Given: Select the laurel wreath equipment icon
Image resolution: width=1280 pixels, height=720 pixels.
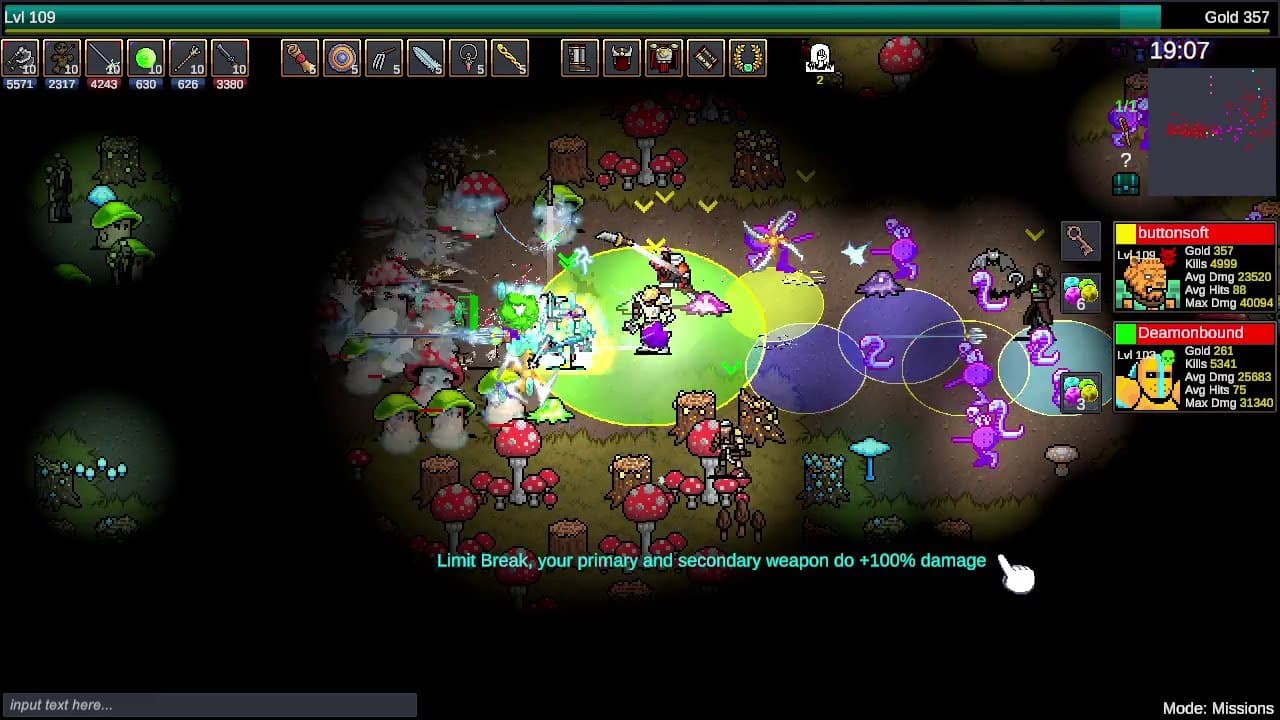Looking at the screenshot, I should [x=746, y=58].
